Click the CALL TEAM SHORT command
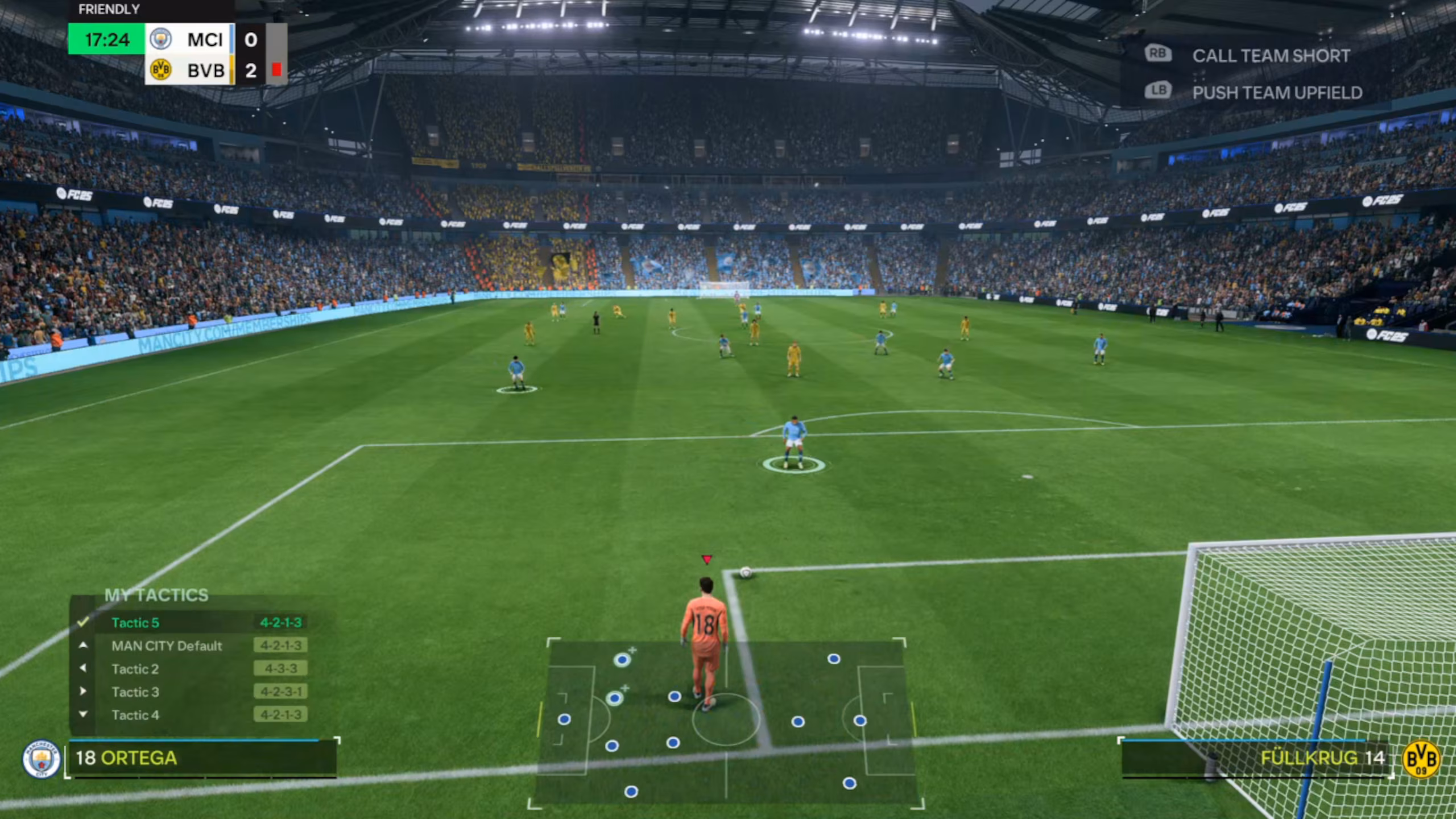Viewport: 1456px width, 819px height. tap(1271, 55)
